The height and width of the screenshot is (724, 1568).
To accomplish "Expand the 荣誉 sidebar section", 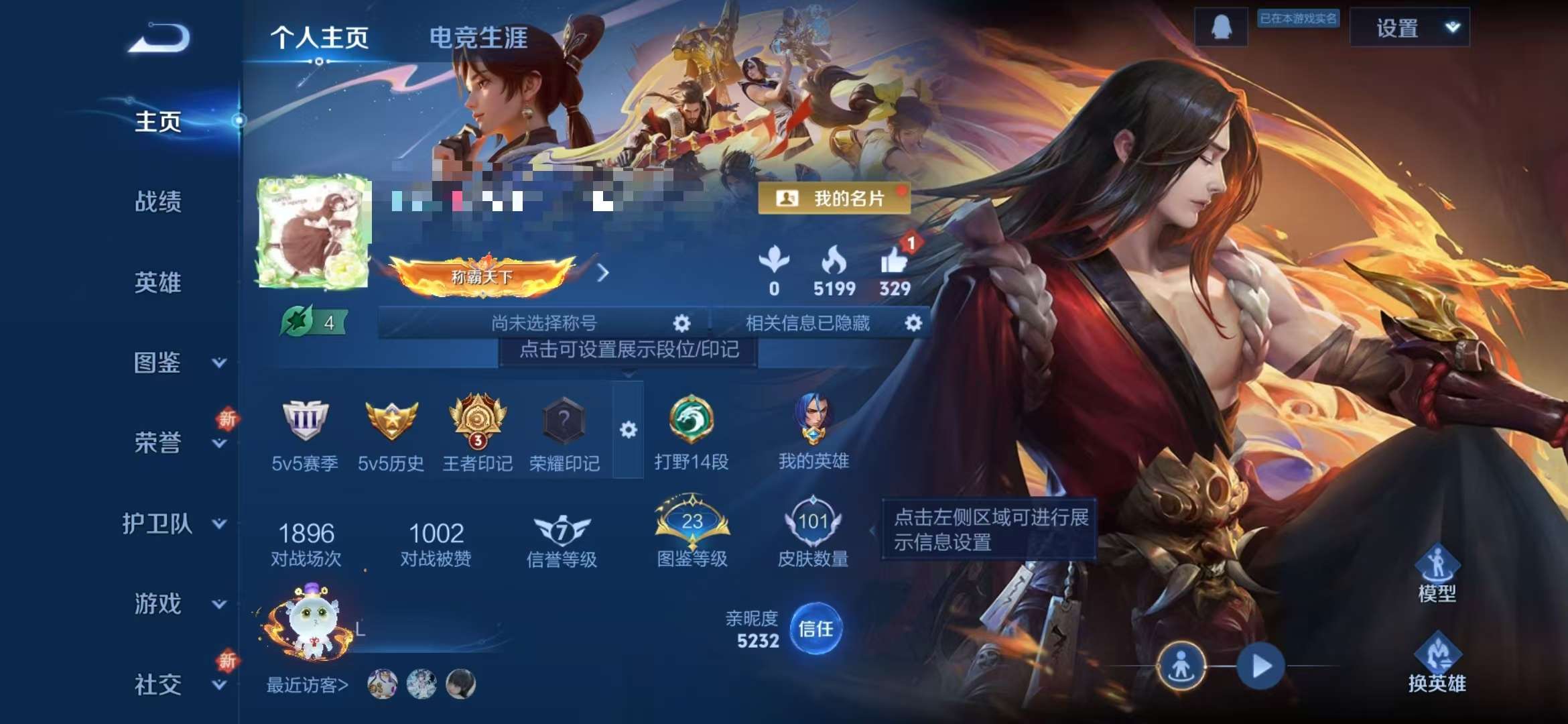I will click(x=159, y=442).
